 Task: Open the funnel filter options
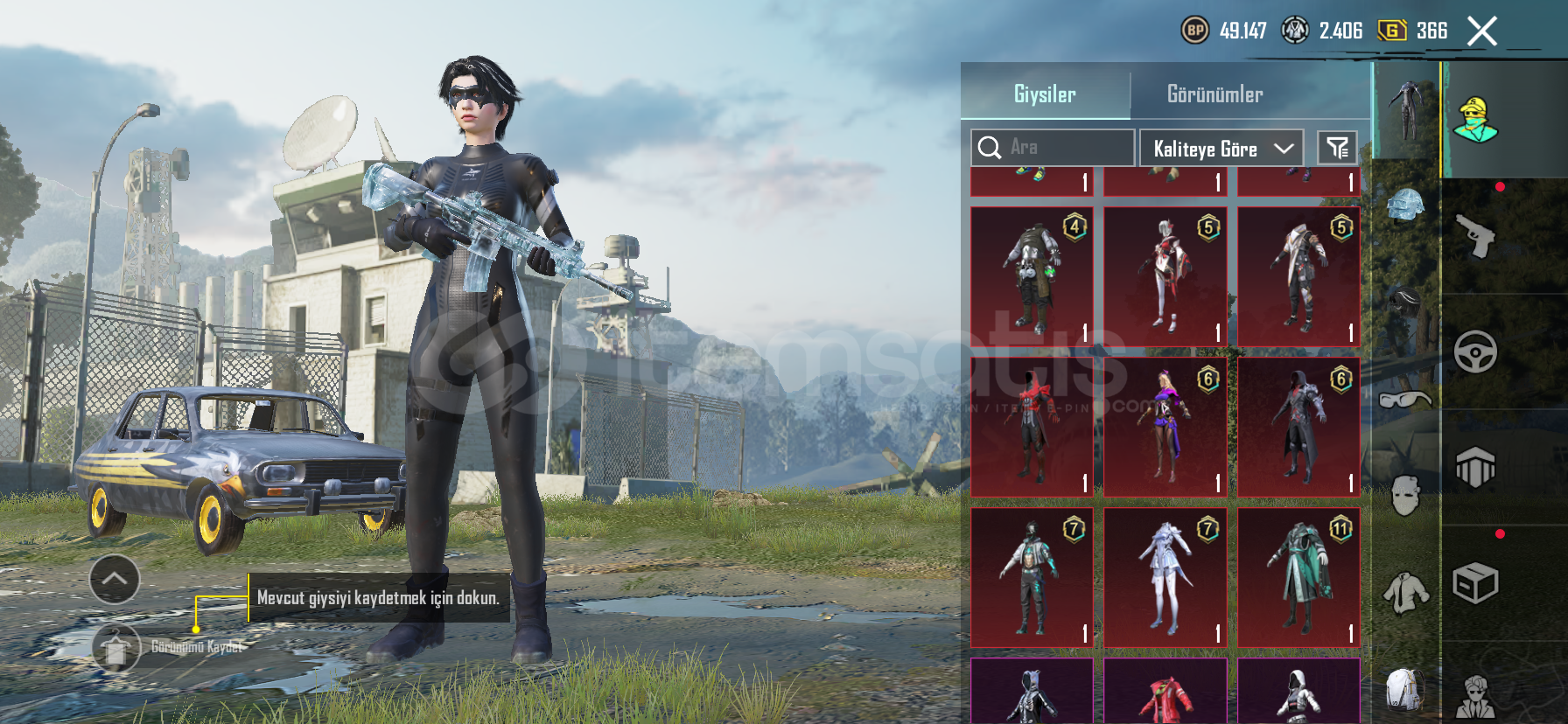pyautogui.click(x=1337, y=148)
